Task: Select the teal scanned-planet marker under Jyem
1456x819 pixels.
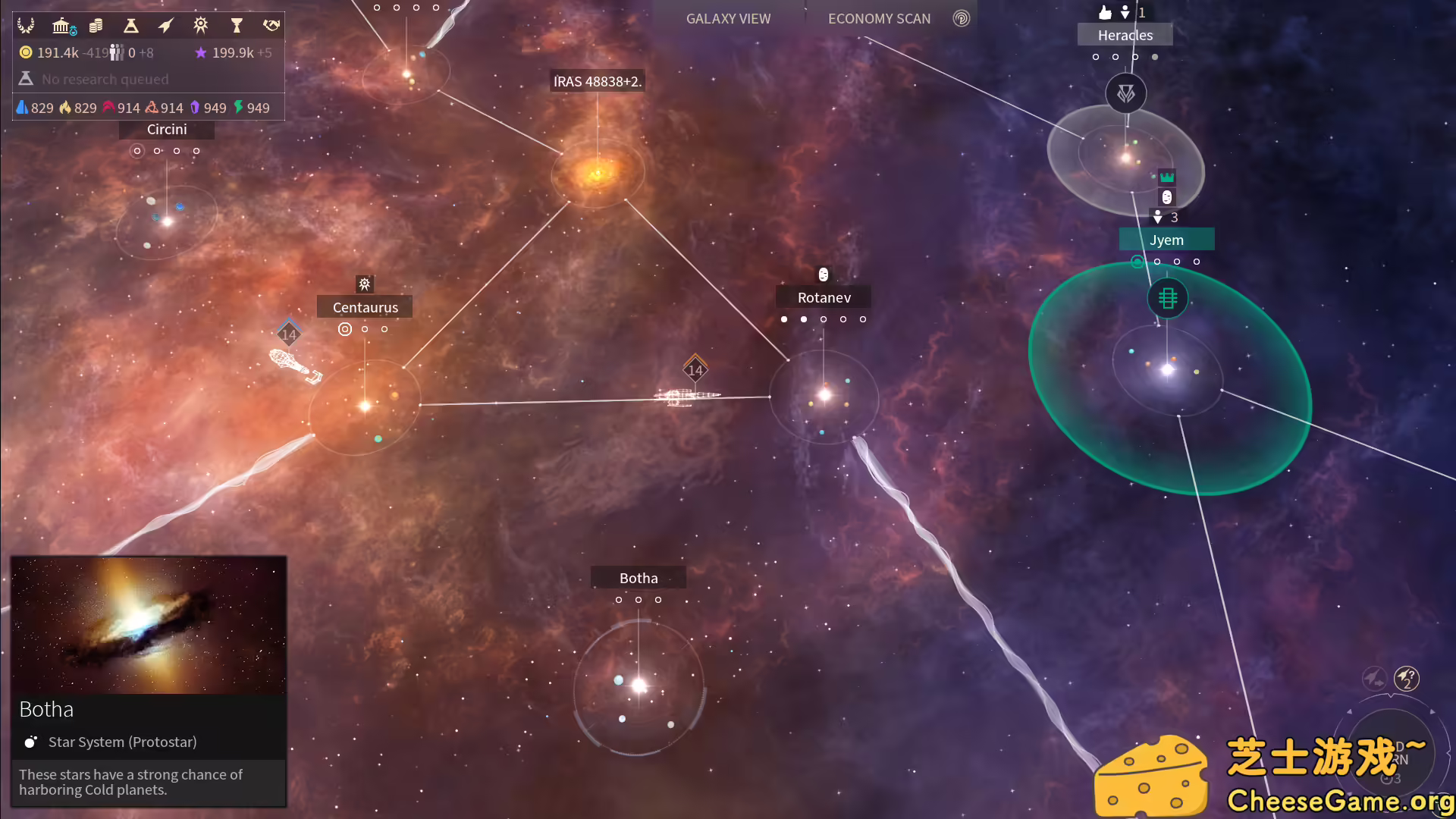Action: tap(1137, 262)
